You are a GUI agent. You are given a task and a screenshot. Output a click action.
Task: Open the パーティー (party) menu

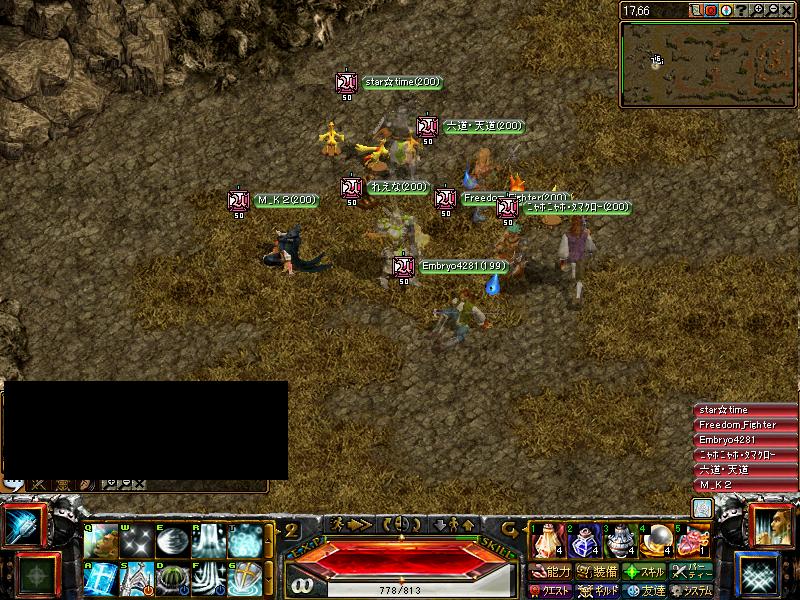[692, 573]
